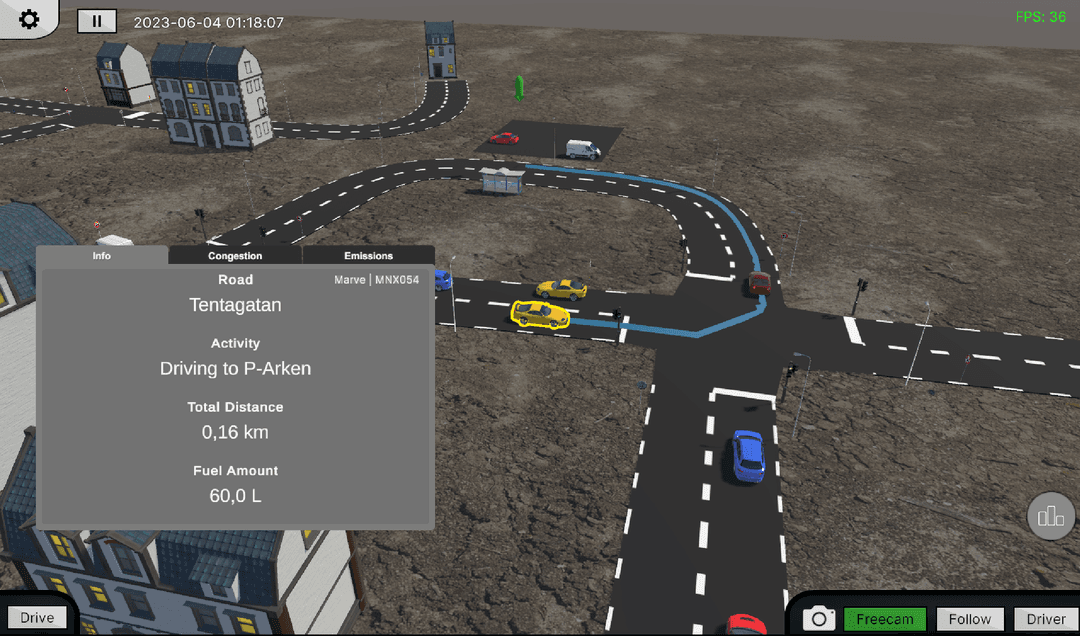Select the Info tab

click(102, 256)
